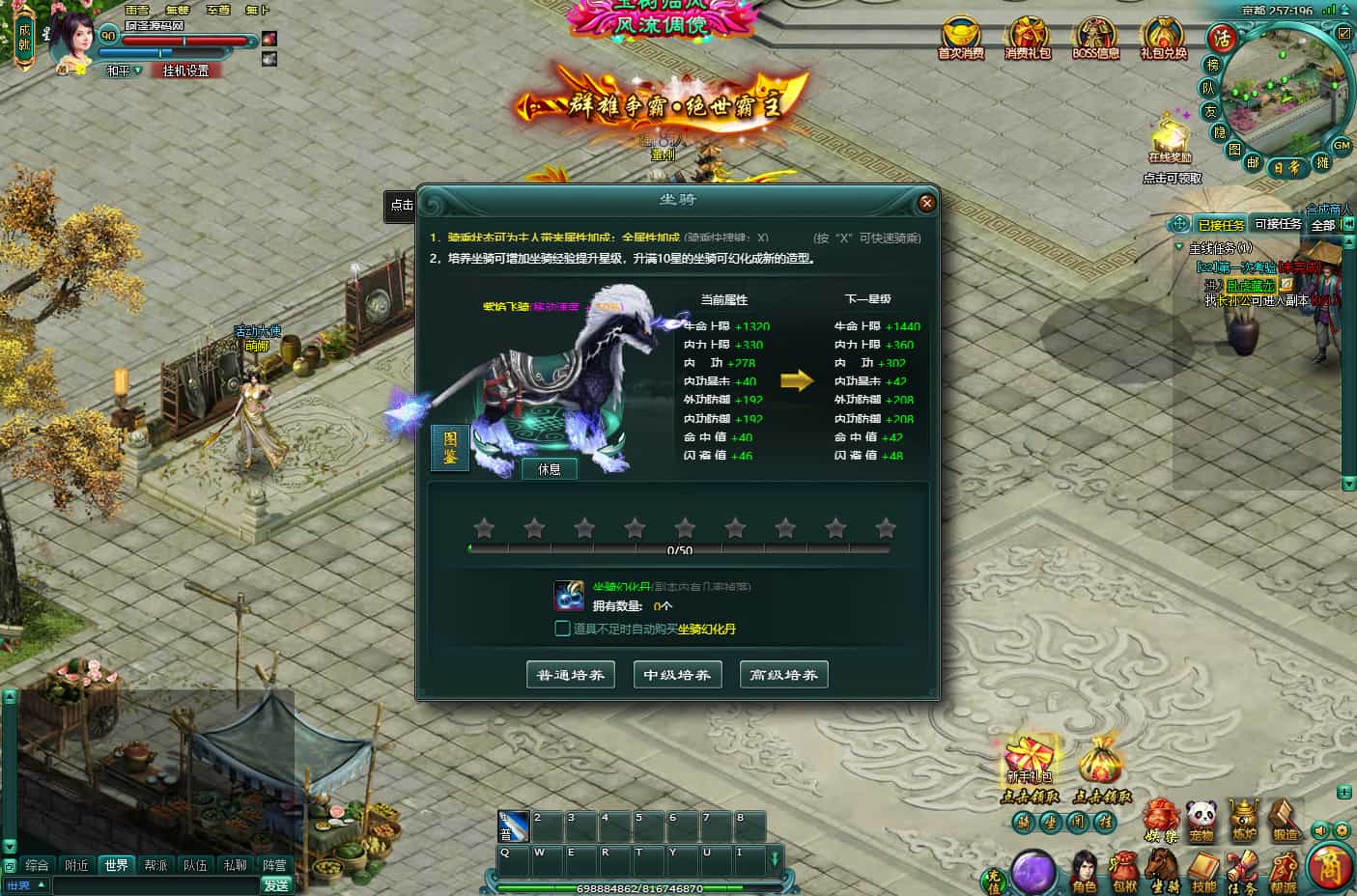Toggle auto-buy 坐骑幻化丹 checkbox
1357x896 pixels.
click(x=562, y=629)
